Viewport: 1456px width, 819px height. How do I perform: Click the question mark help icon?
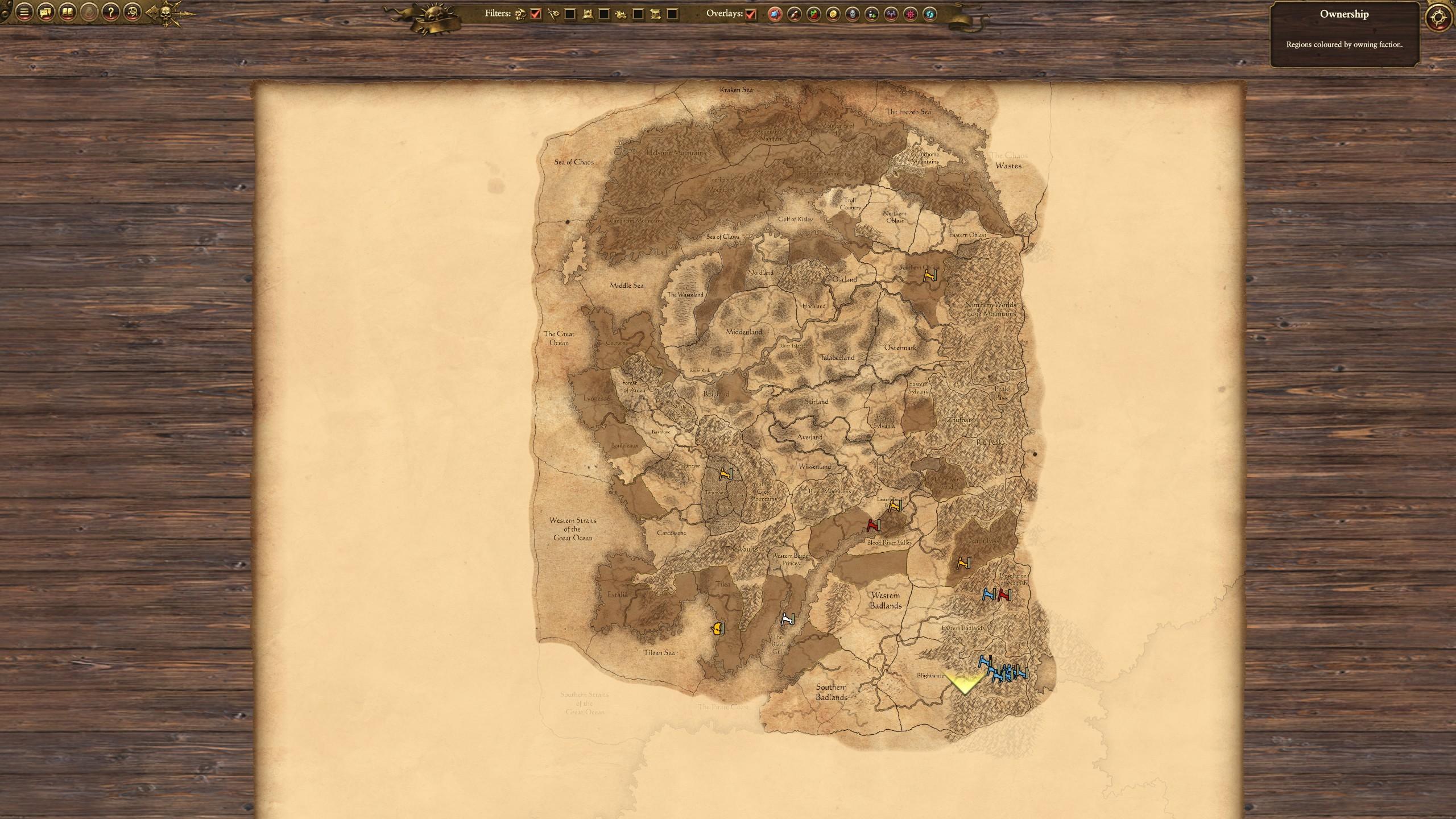pyautogui.click(x=111, y=13)
